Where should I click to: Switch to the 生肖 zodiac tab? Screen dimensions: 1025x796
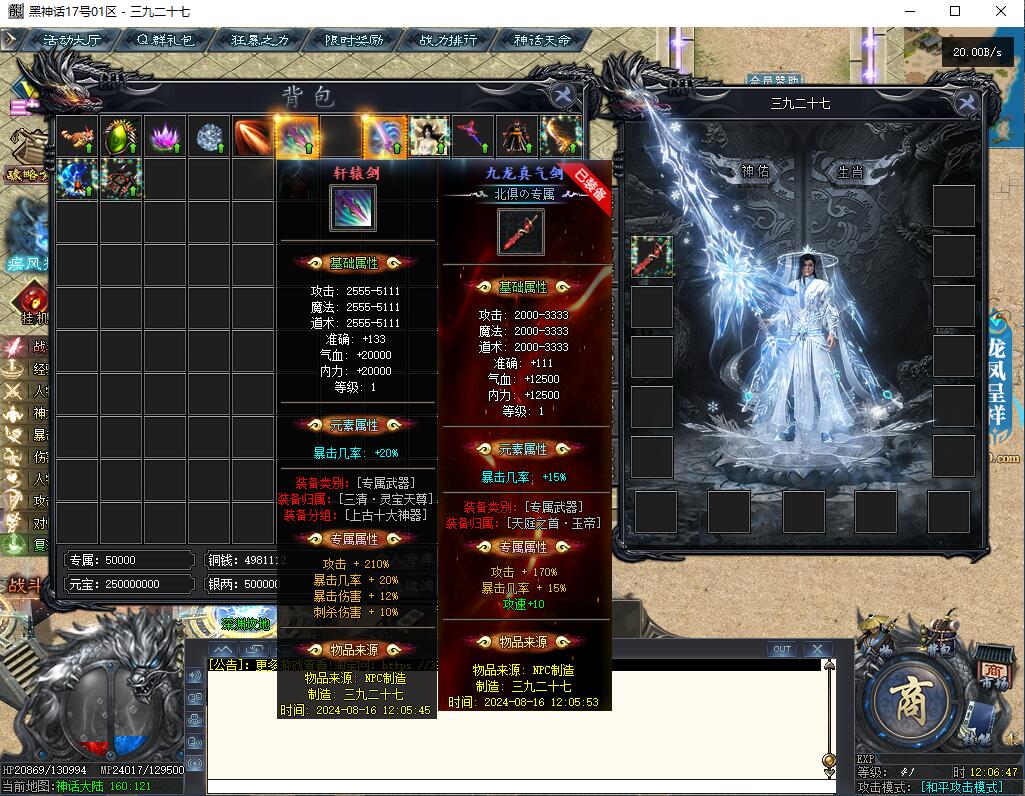(850, 172)
